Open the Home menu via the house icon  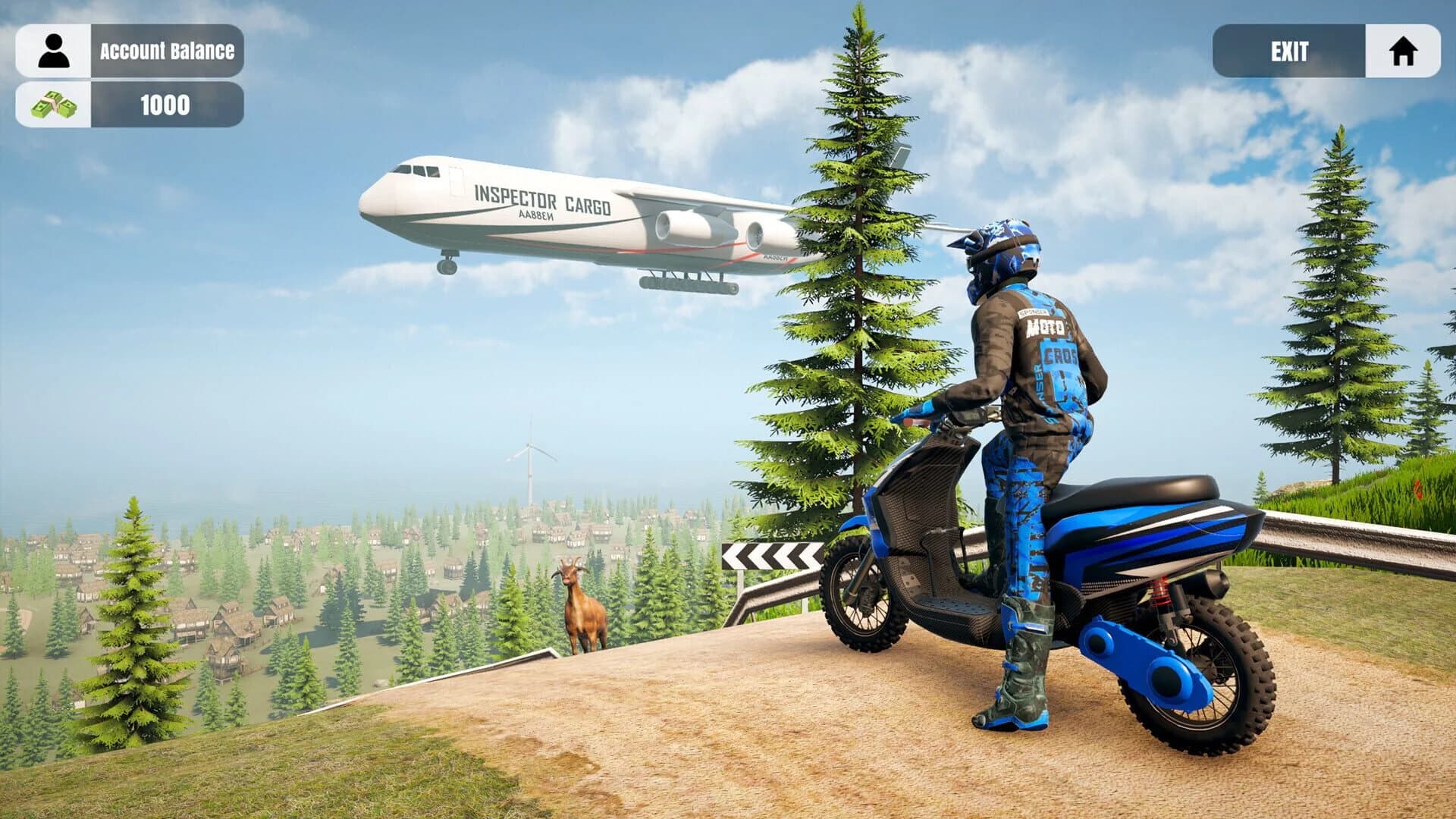click(1407, 52)
